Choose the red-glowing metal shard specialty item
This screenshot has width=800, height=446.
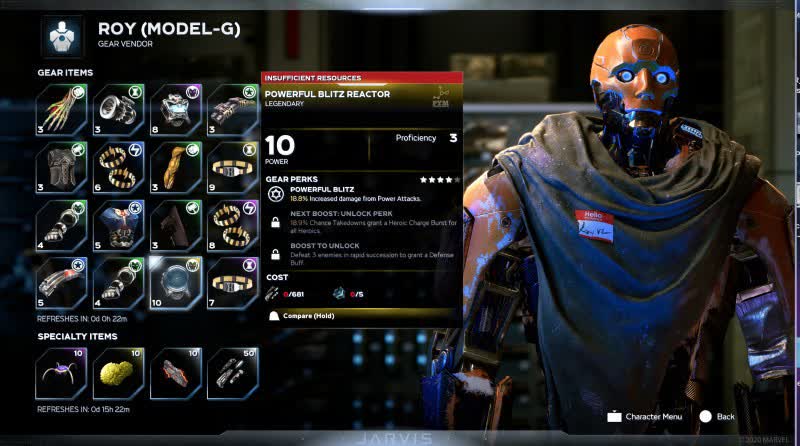click(x=176, y=372)
